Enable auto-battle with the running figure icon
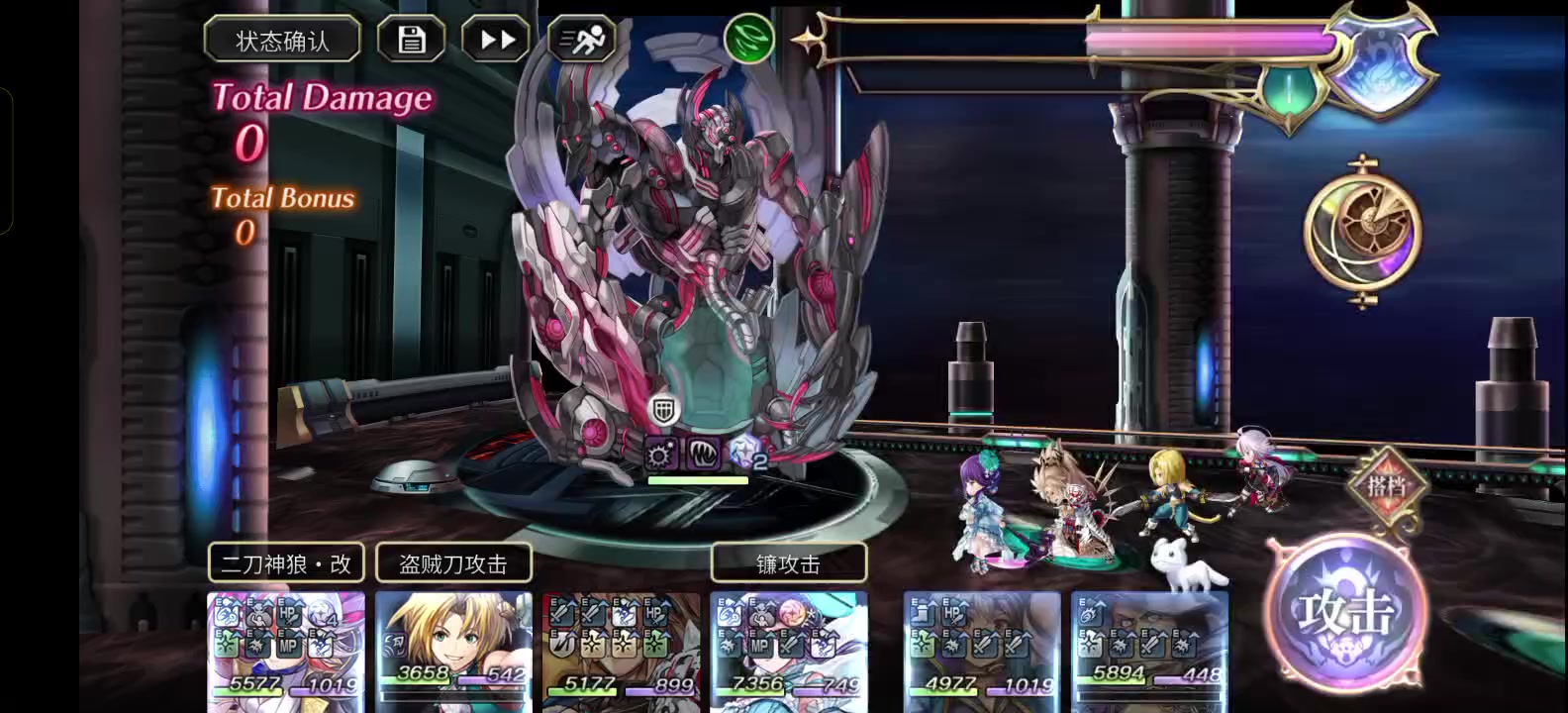 pyautogui.click(x=582, y=38)
